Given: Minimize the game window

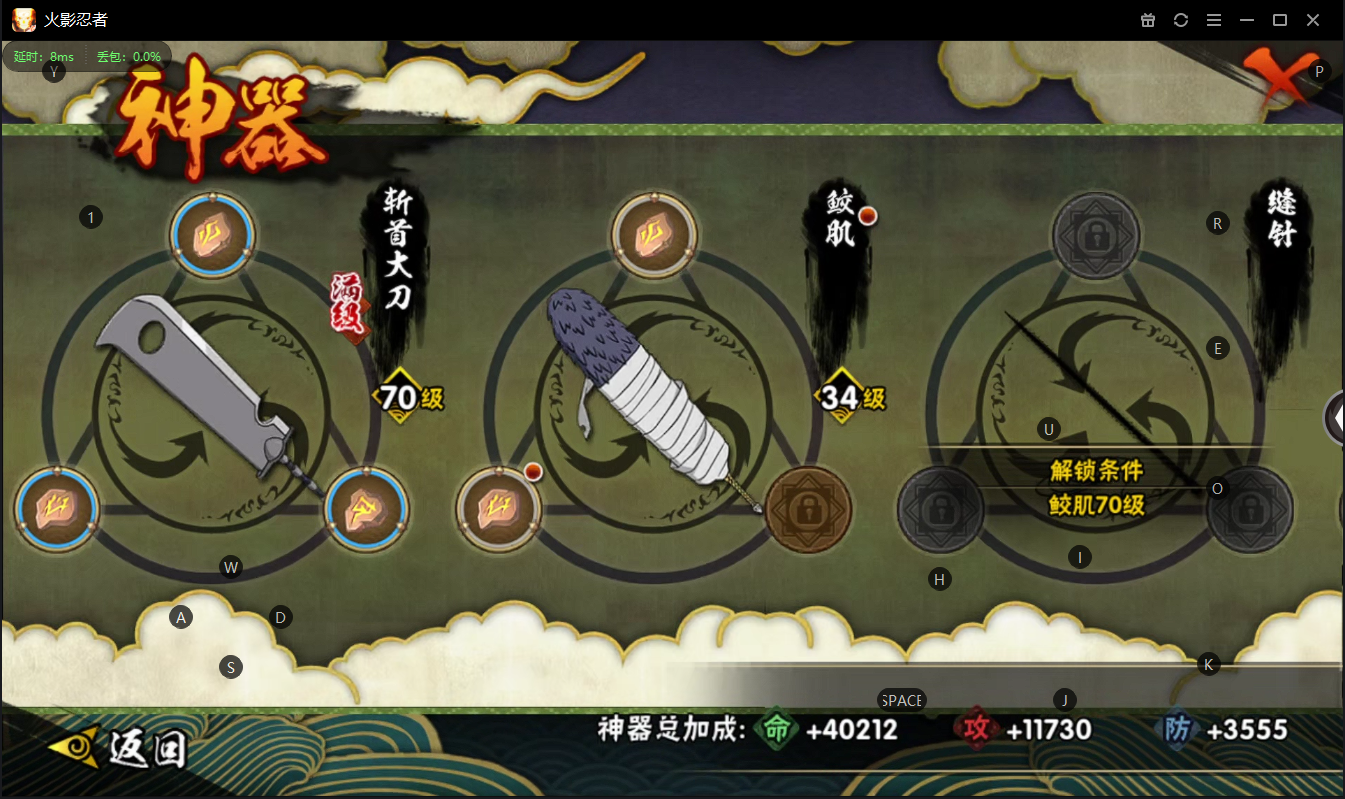Looking at the screenshot, I should (x=1246, y=20).
